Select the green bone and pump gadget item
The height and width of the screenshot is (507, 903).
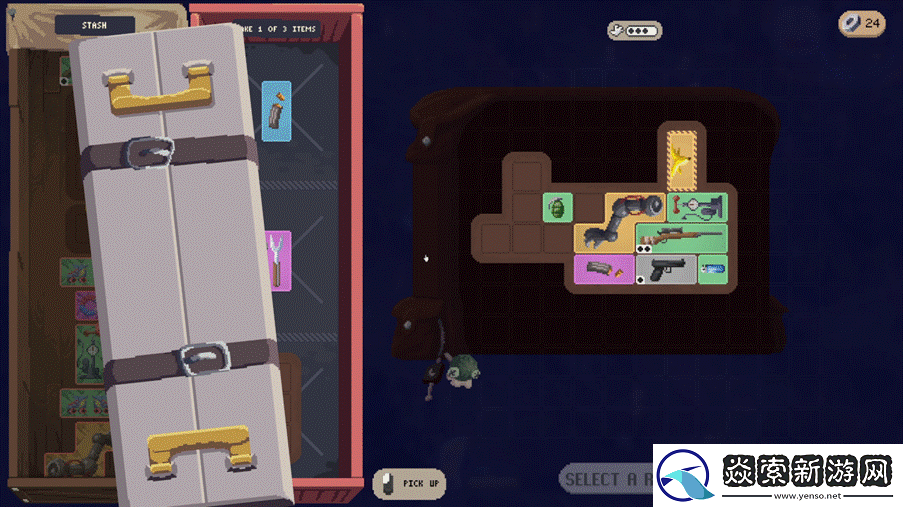tap(697, 207)
